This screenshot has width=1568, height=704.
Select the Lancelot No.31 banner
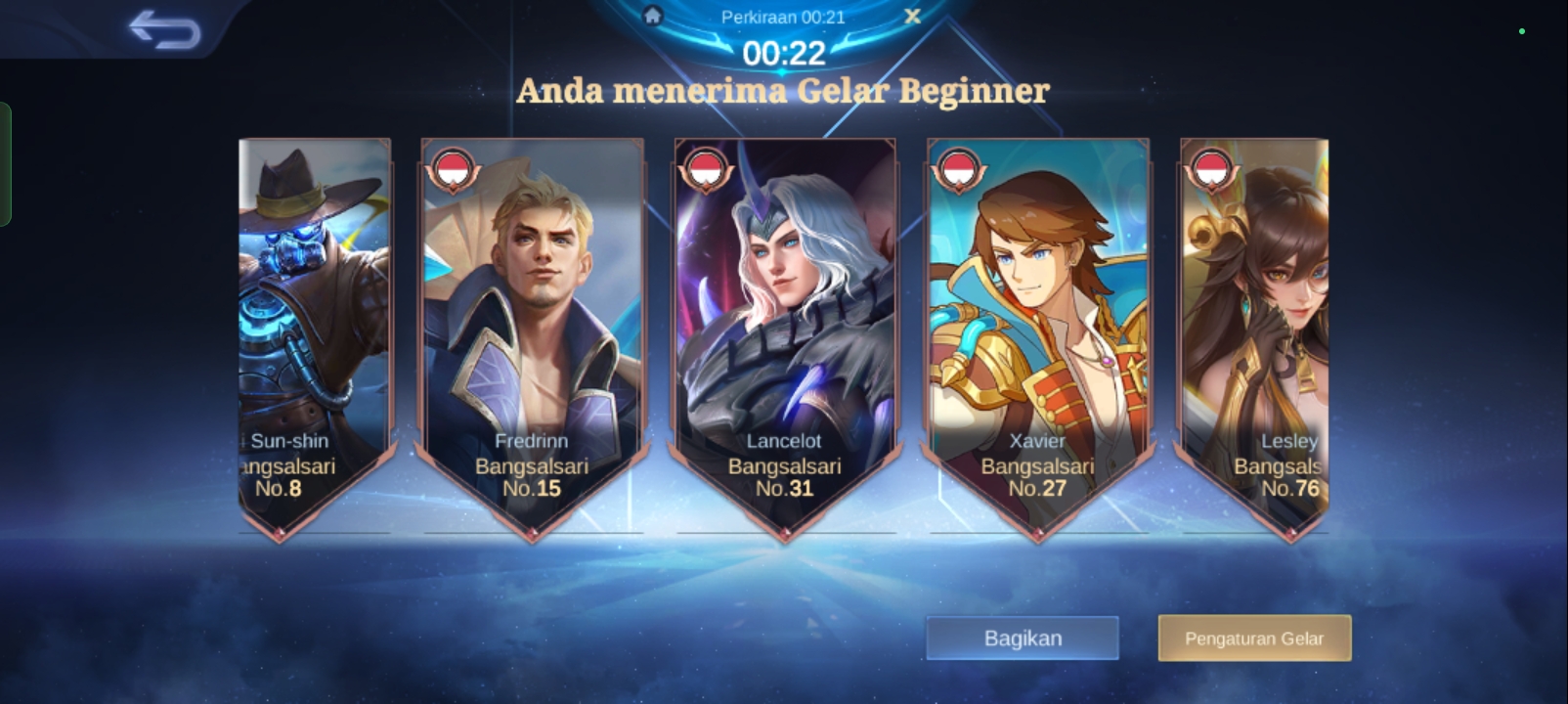click(x=785, y=332)
